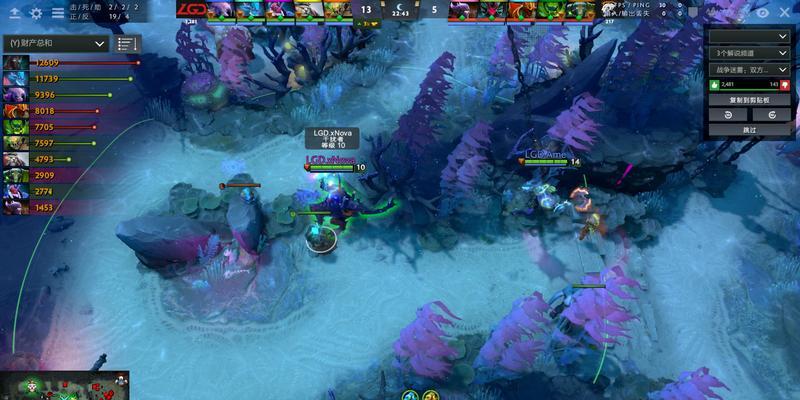Give the replay a thumbs up
This screenshot has height=400, width=800.
713,84
